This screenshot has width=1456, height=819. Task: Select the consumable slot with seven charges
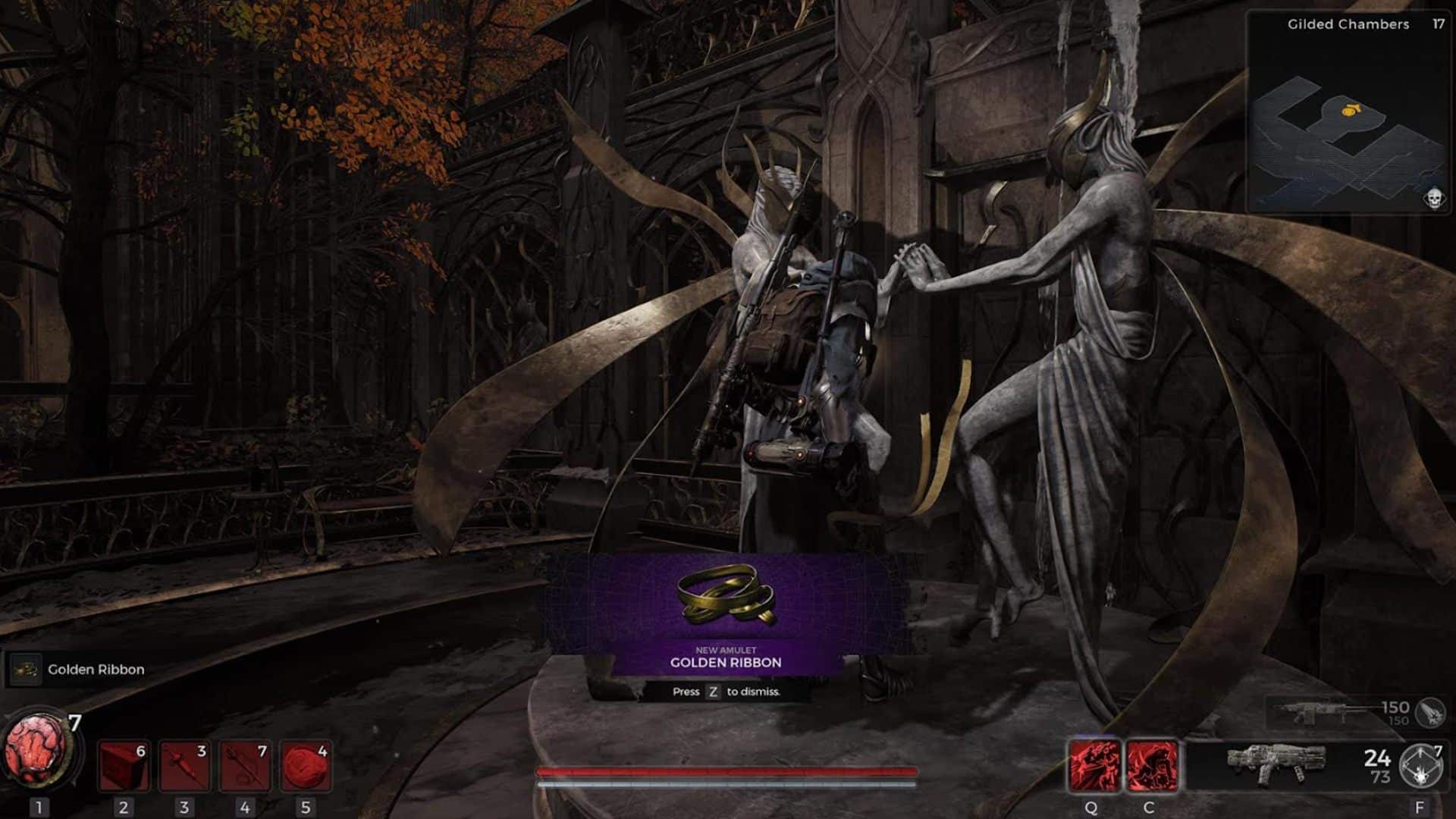(x=245, y=766)
